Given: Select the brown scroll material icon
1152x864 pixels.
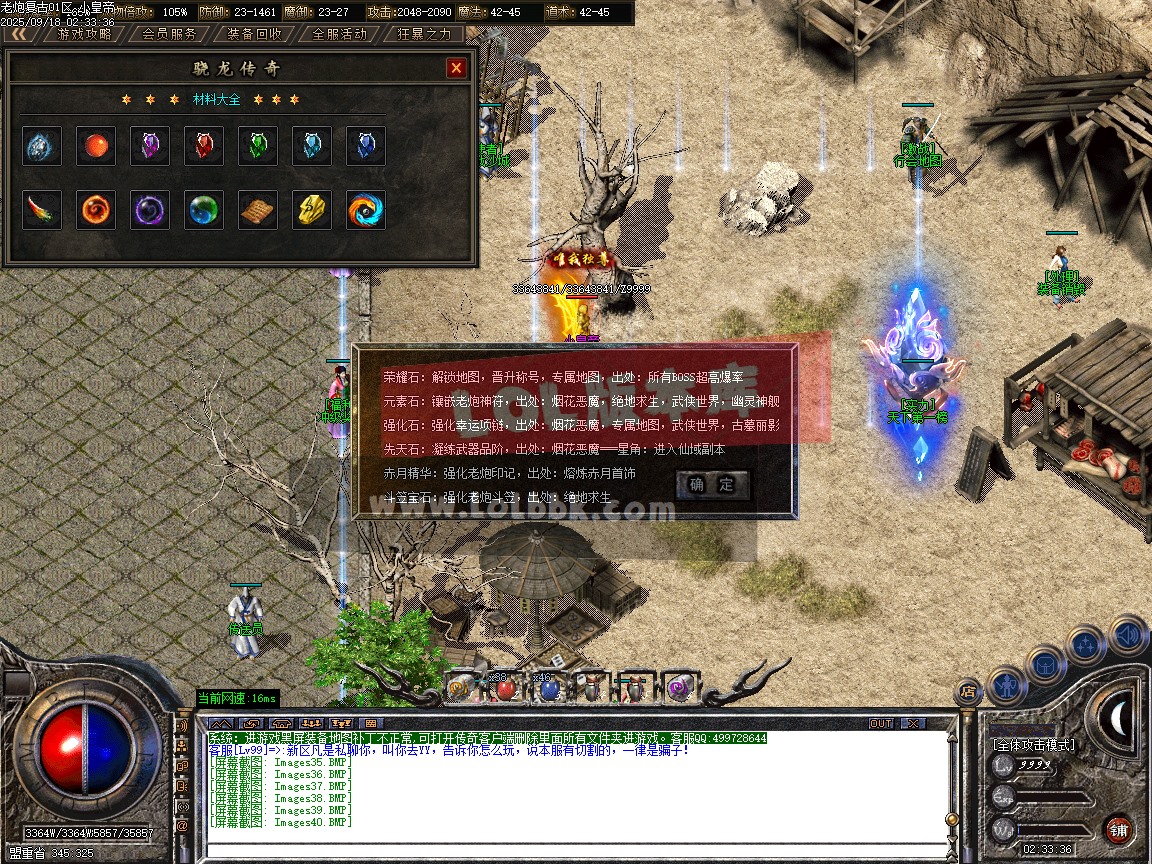Looking at the screenshot, I should tap(258, 210).
